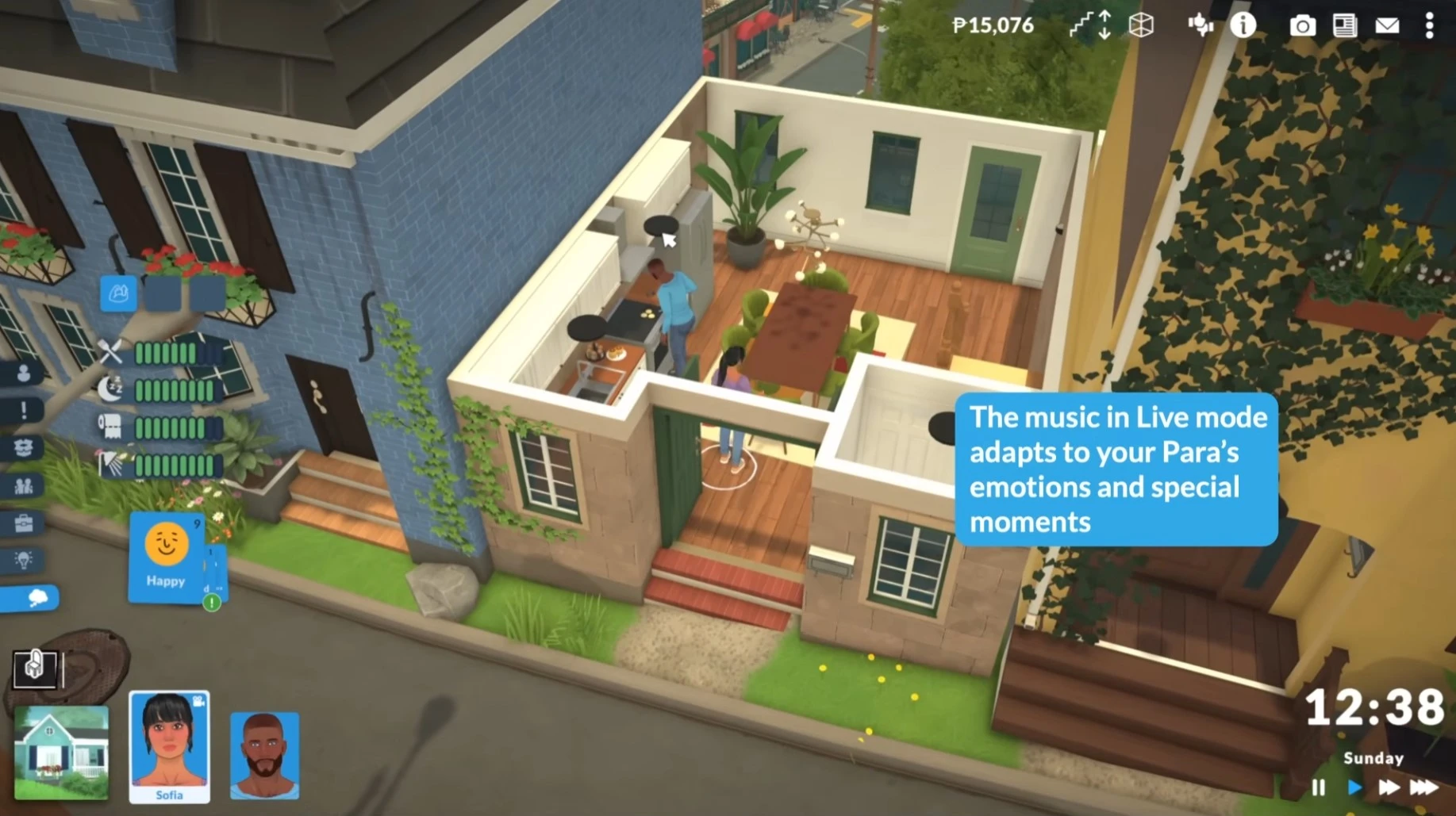Viewport: 1456px width, 816px height.
Task: Set game speed to triple fast-forward
Action: click(1424, 787)
